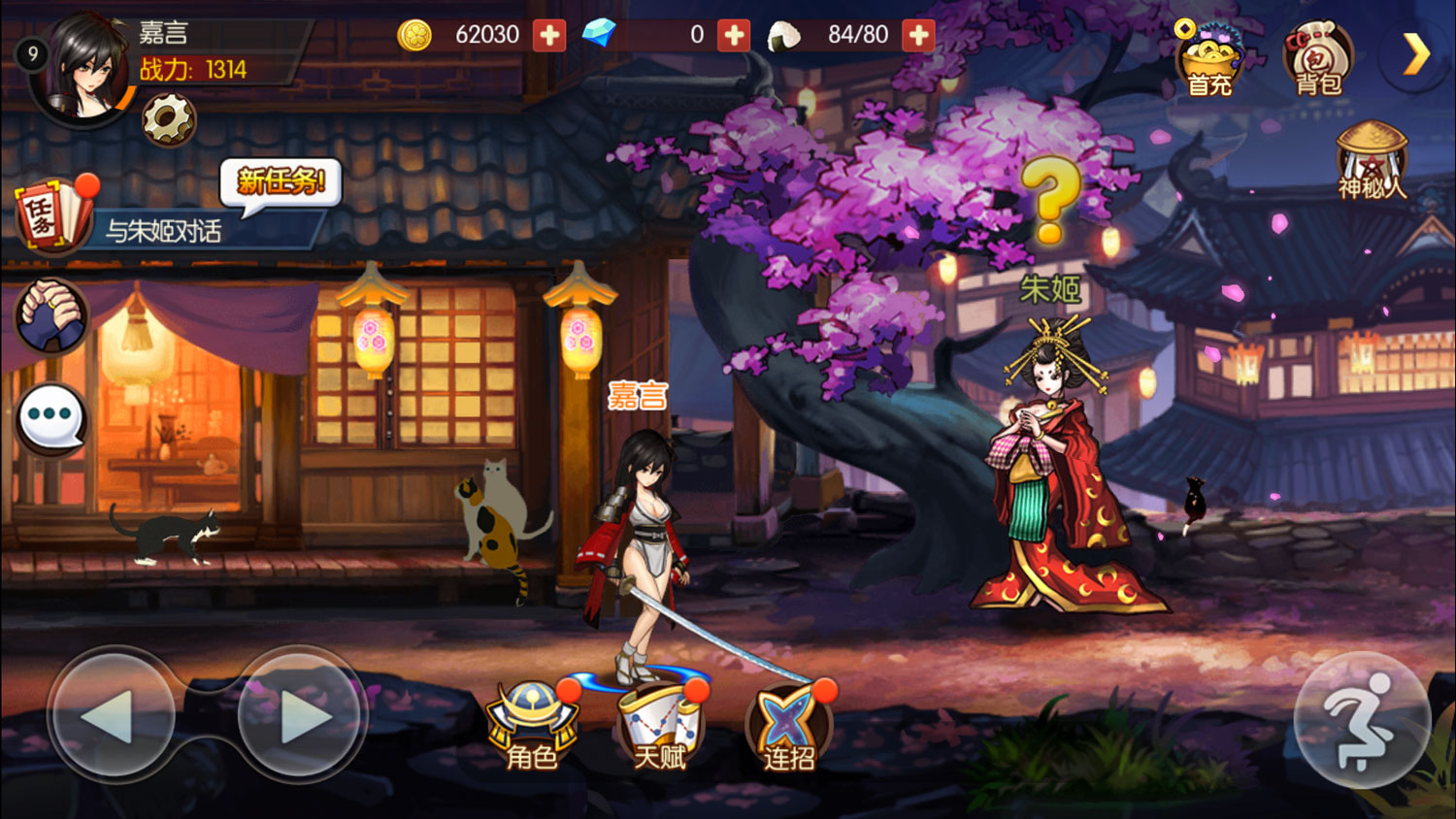Expand the yellow arrow menu
Image resolution: width=1456 pixels, height=819 pixels.
1416,54
